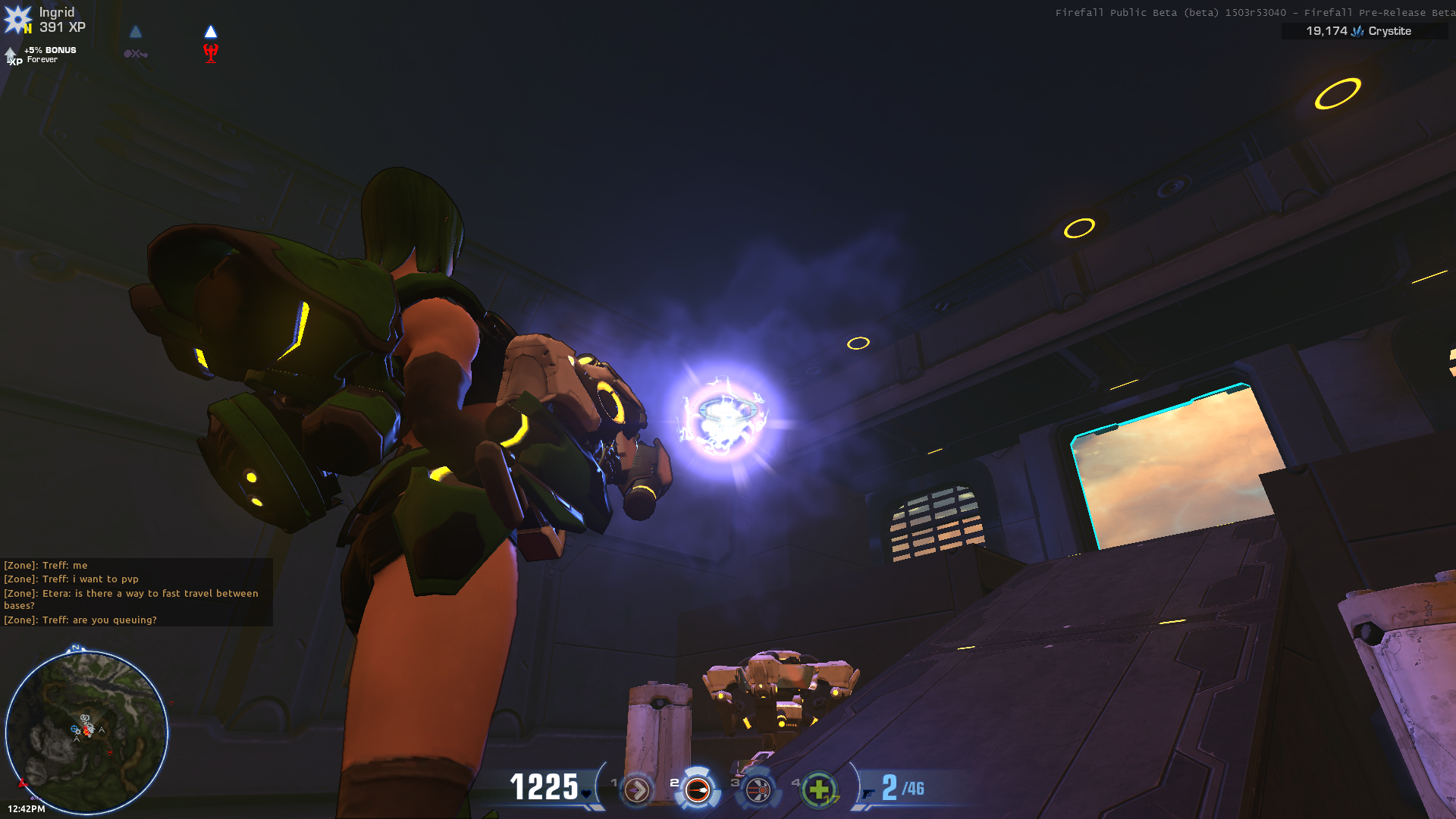Select the Ingrid battleframe star emblem
This screenshot has height=819, width=1456.
tap(17, 20)
